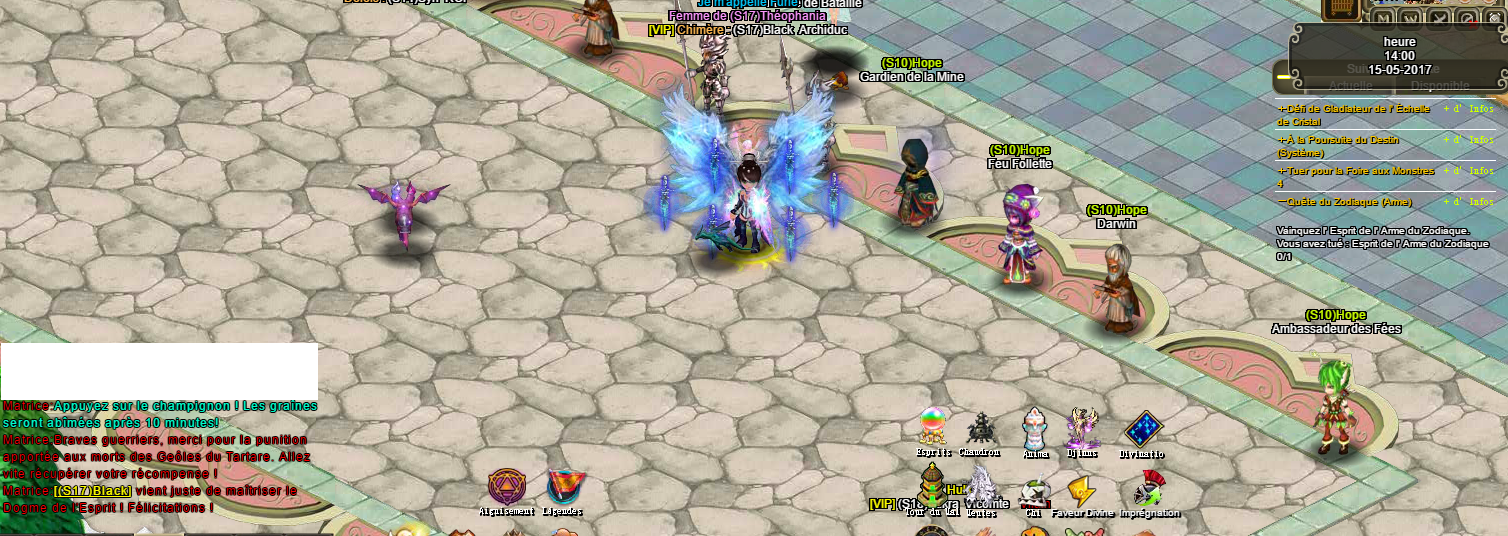Open the Divination card icon
The height and width of the screenshot is (536, 1508).
(1142, 429)
